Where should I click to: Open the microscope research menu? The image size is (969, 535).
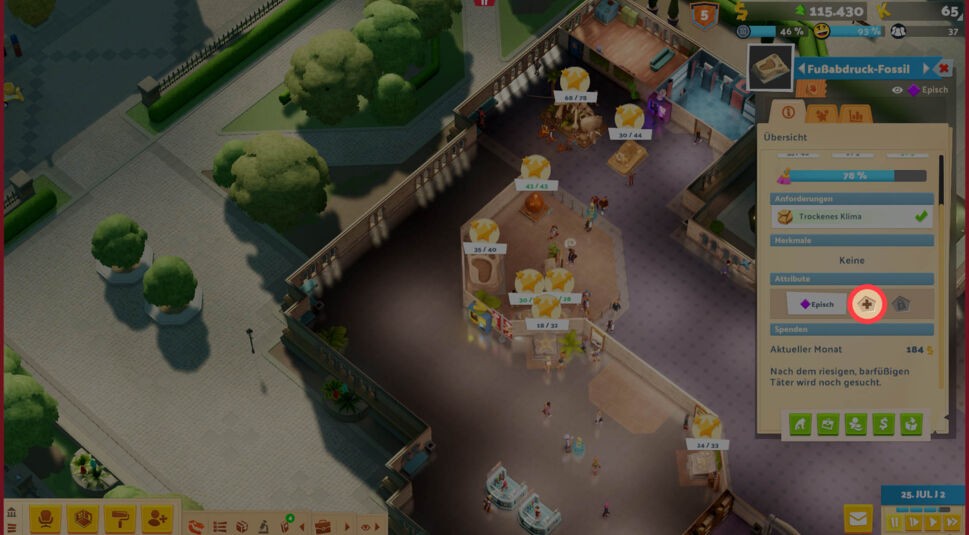[262, 526]
